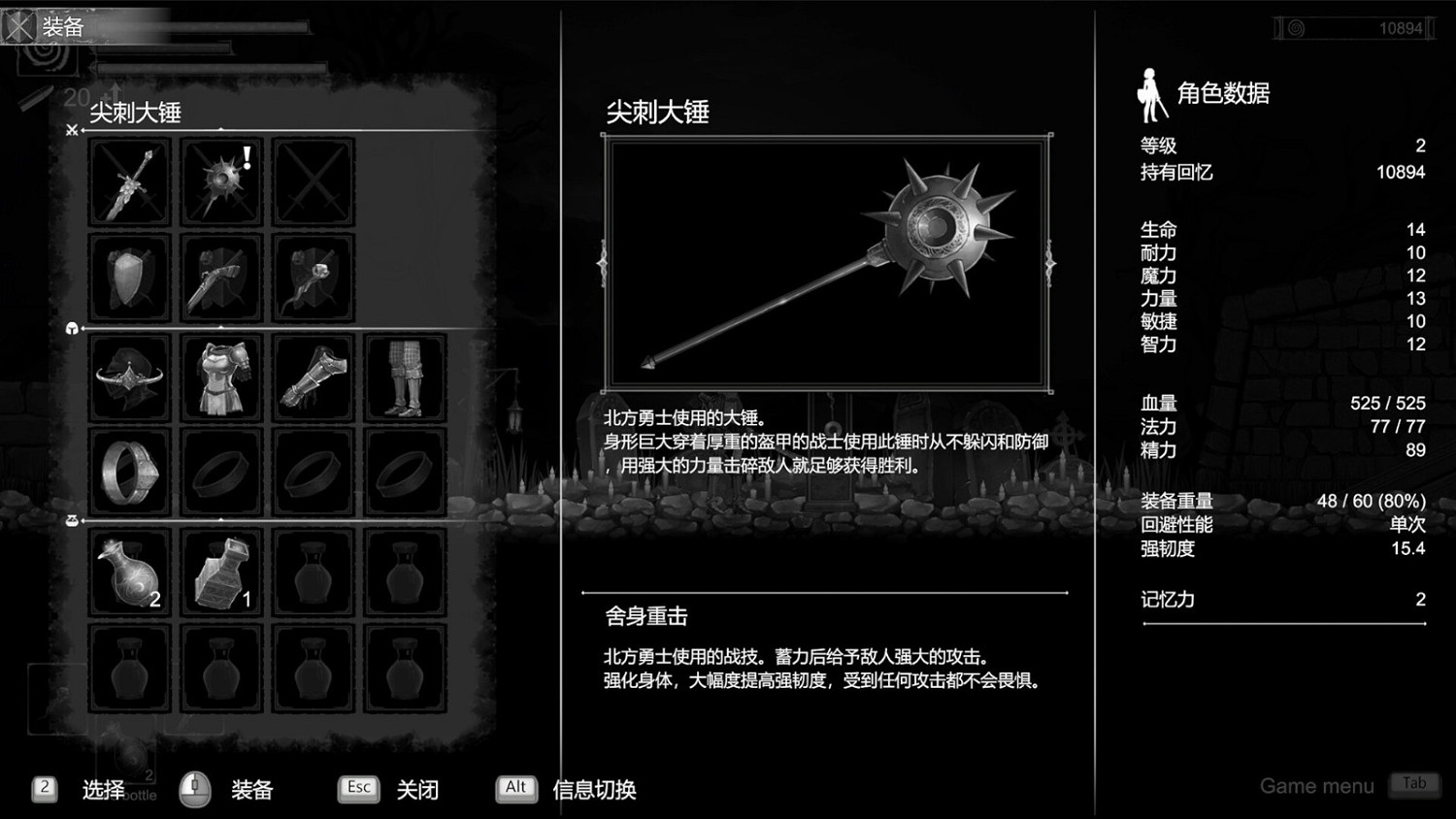Select the circlet headgear icon
1456x819 pixels.
pyautogui.click(x=129, y=377)
